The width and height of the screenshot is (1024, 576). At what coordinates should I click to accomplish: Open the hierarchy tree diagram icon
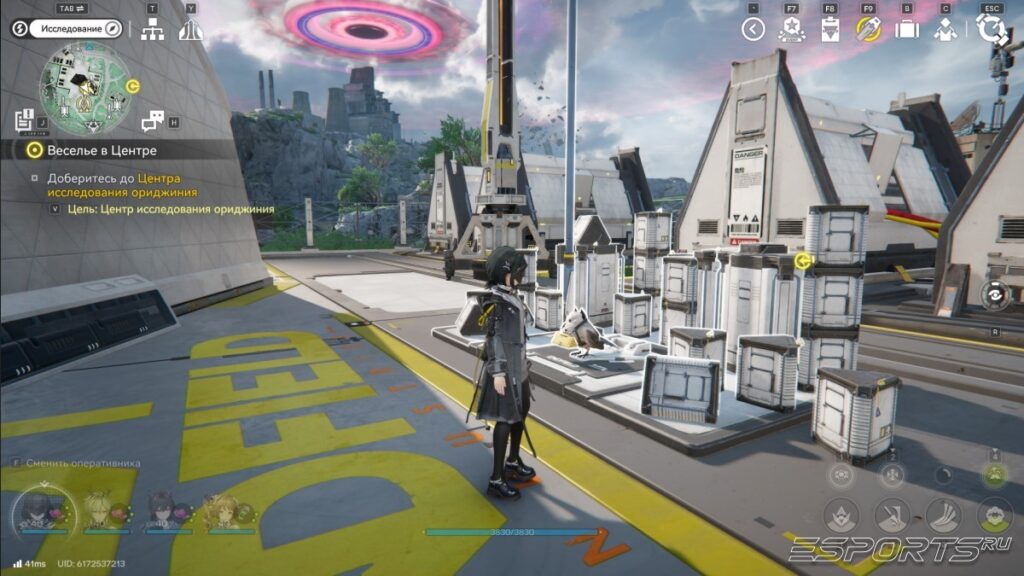coord(152,29)
